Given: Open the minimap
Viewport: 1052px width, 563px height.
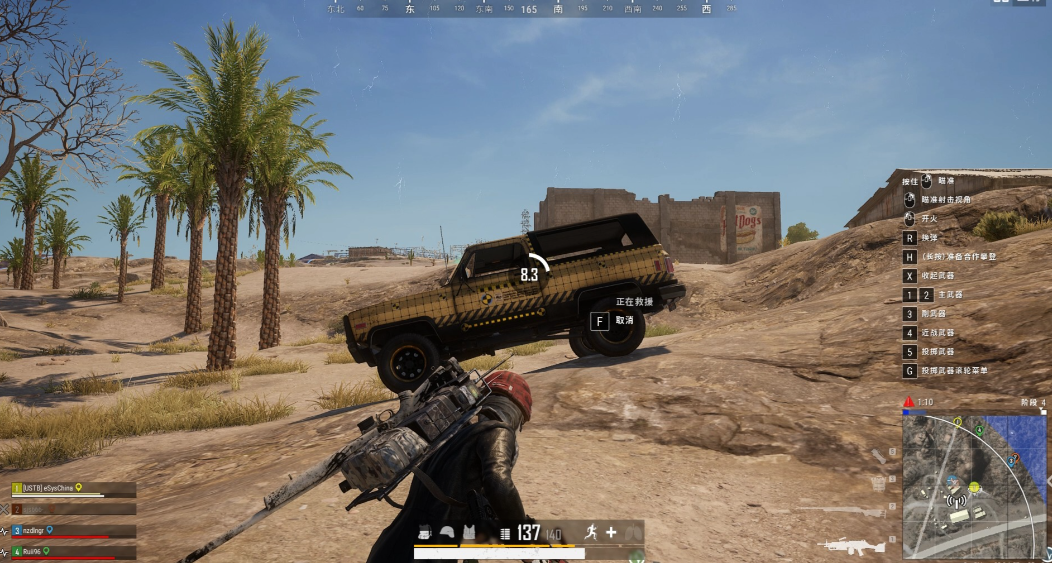Looking at the screenshot, I should [x=974, y=486].
